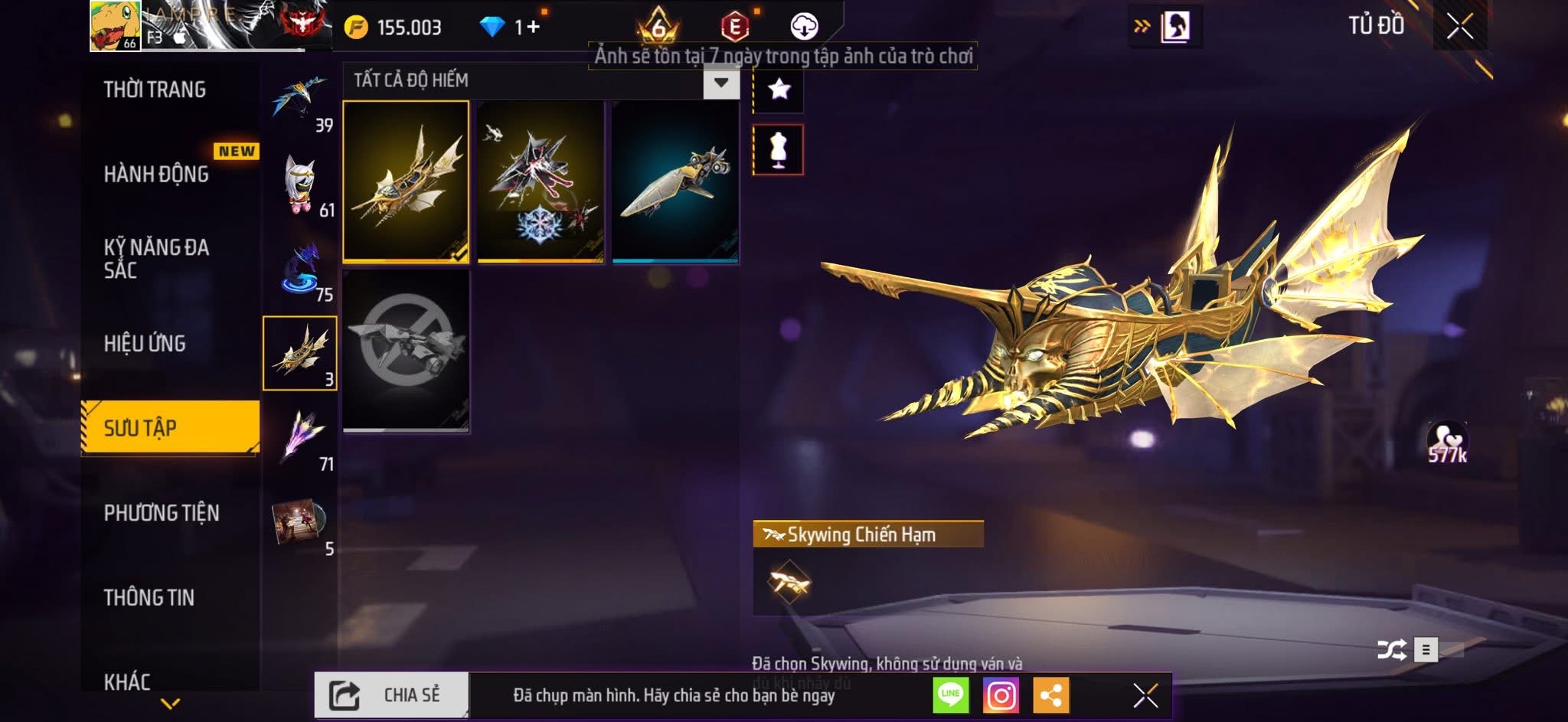Toggle the star favorites filter
1568x722 pixels.
click(779, 90)
